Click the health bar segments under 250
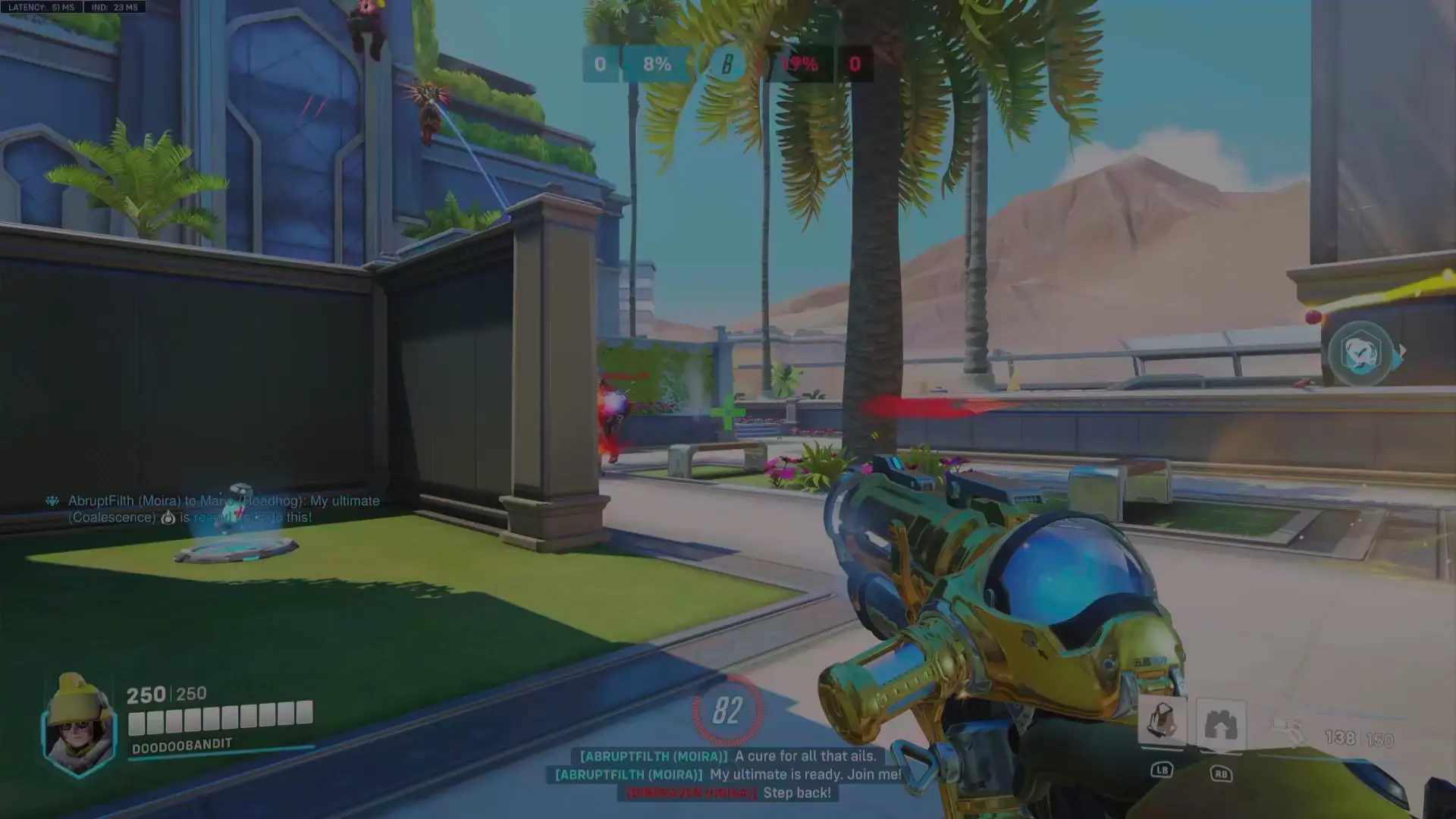The width and height of the screenshot is (1456, 819). pyautogui.click(x=220, y=715)
